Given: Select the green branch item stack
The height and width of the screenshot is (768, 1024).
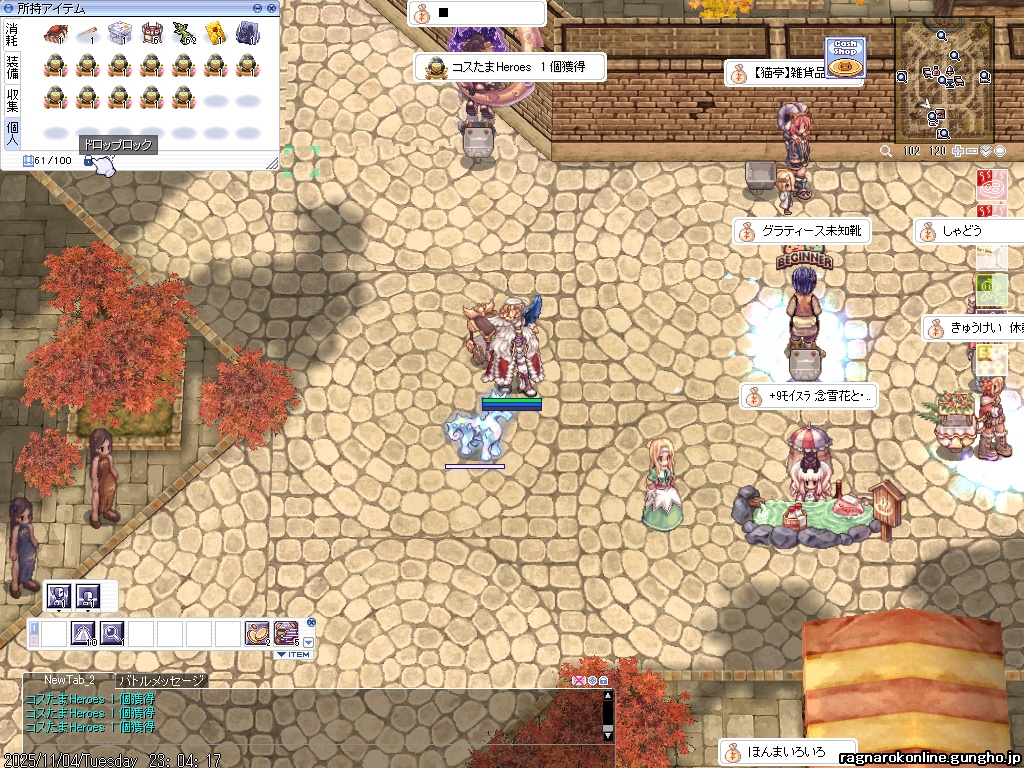Looking at the screenshot, I should pos(183,35).
